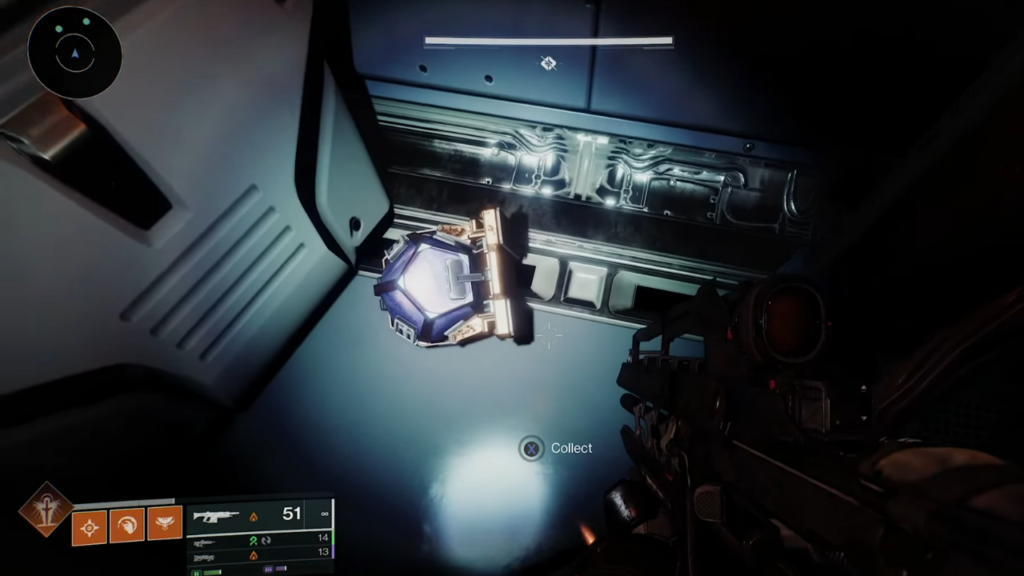1024x576 pixels.
Task: Activate the winged class ability icon
Action: pos(165,524)
